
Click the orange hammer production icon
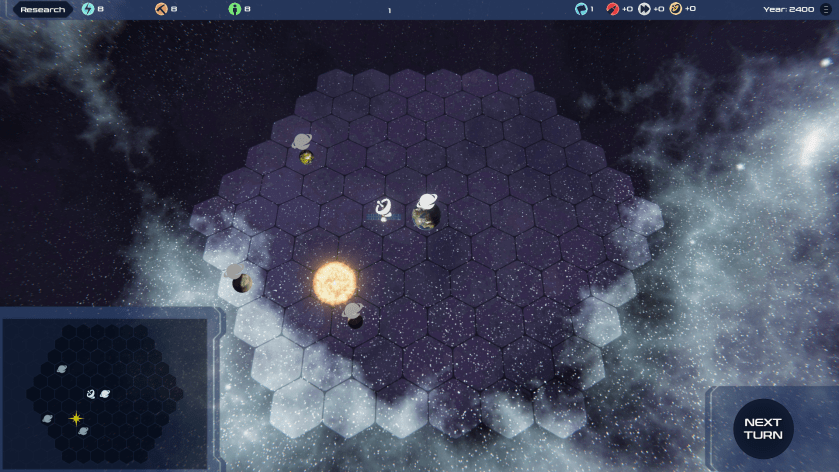(162, 9)
